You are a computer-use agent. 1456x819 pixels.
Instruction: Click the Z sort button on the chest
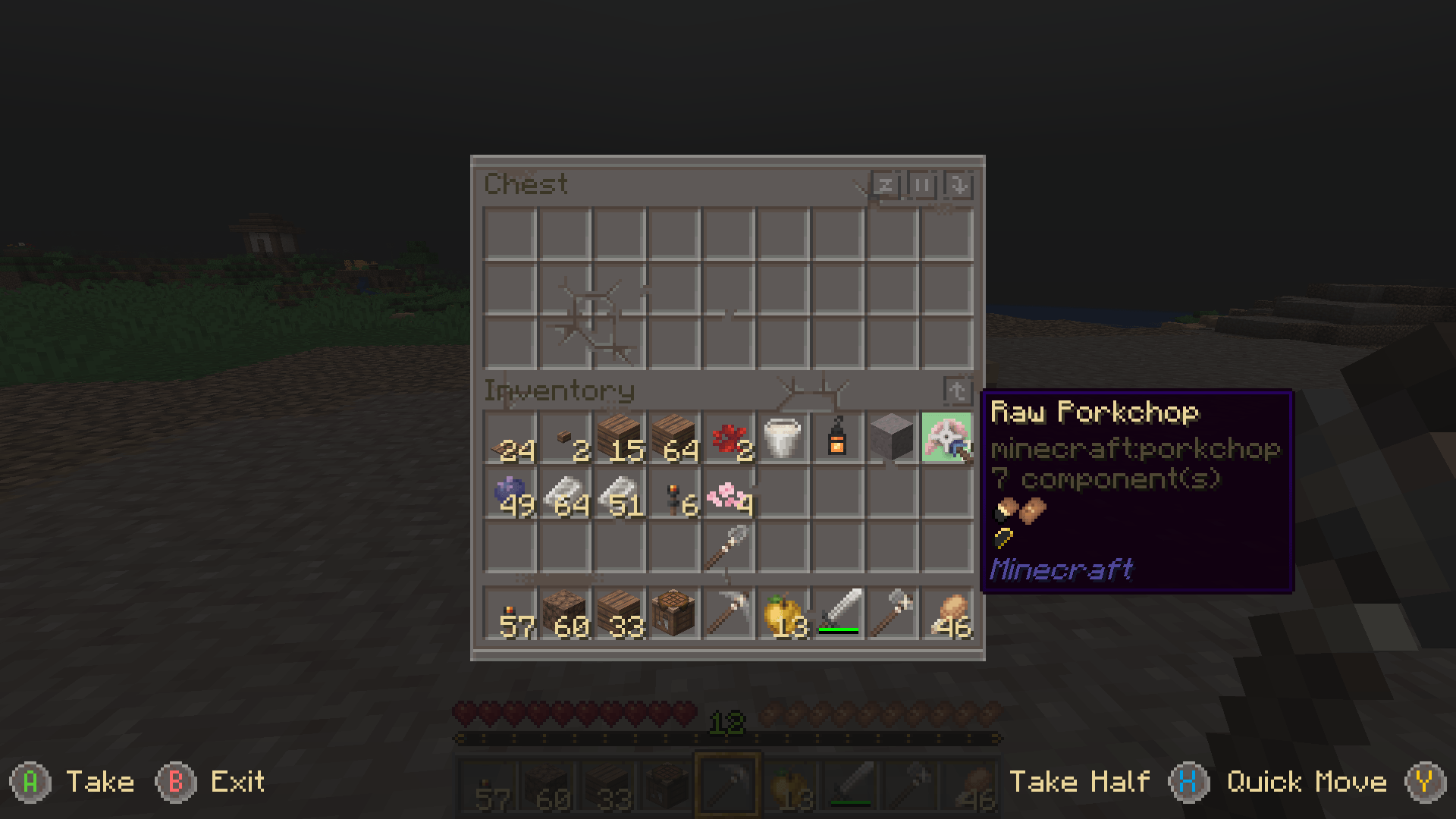(x=886, y=184)
